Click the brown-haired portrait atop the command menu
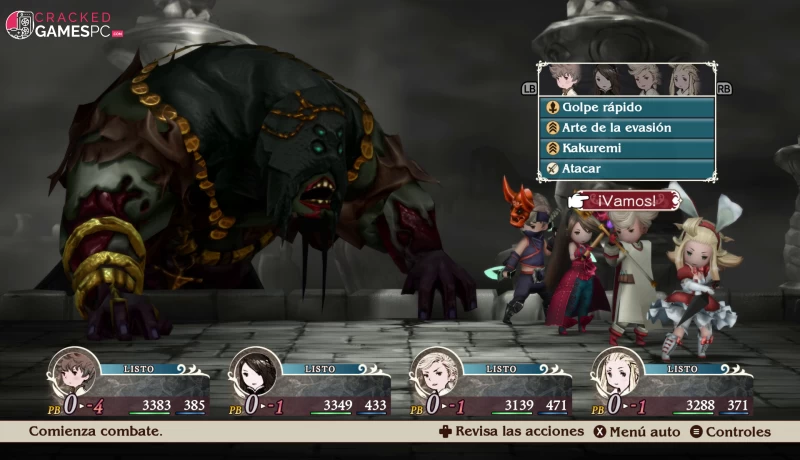The image size is (800, 460). [563, 80]
